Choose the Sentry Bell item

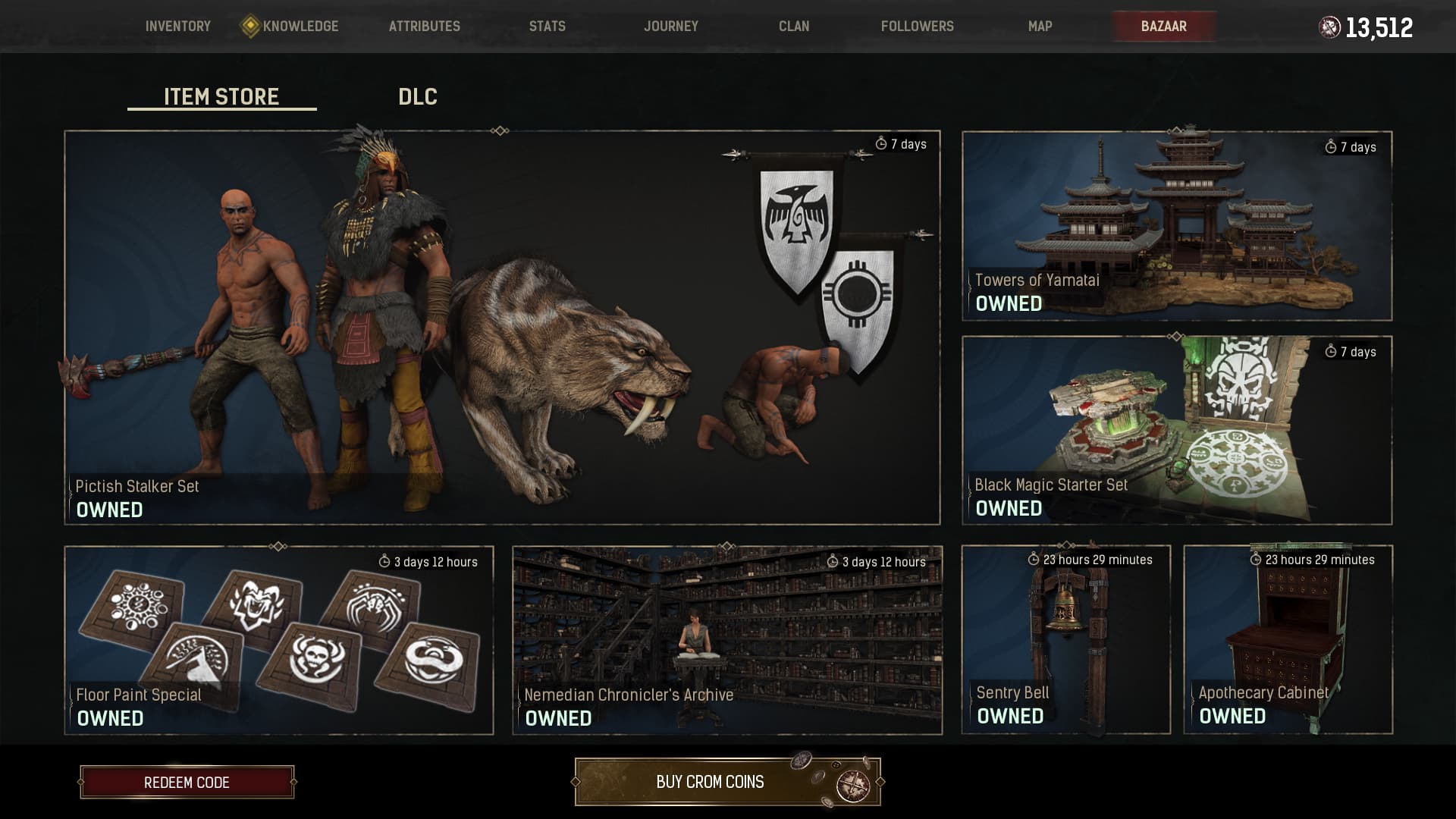tap(1066, 639)
